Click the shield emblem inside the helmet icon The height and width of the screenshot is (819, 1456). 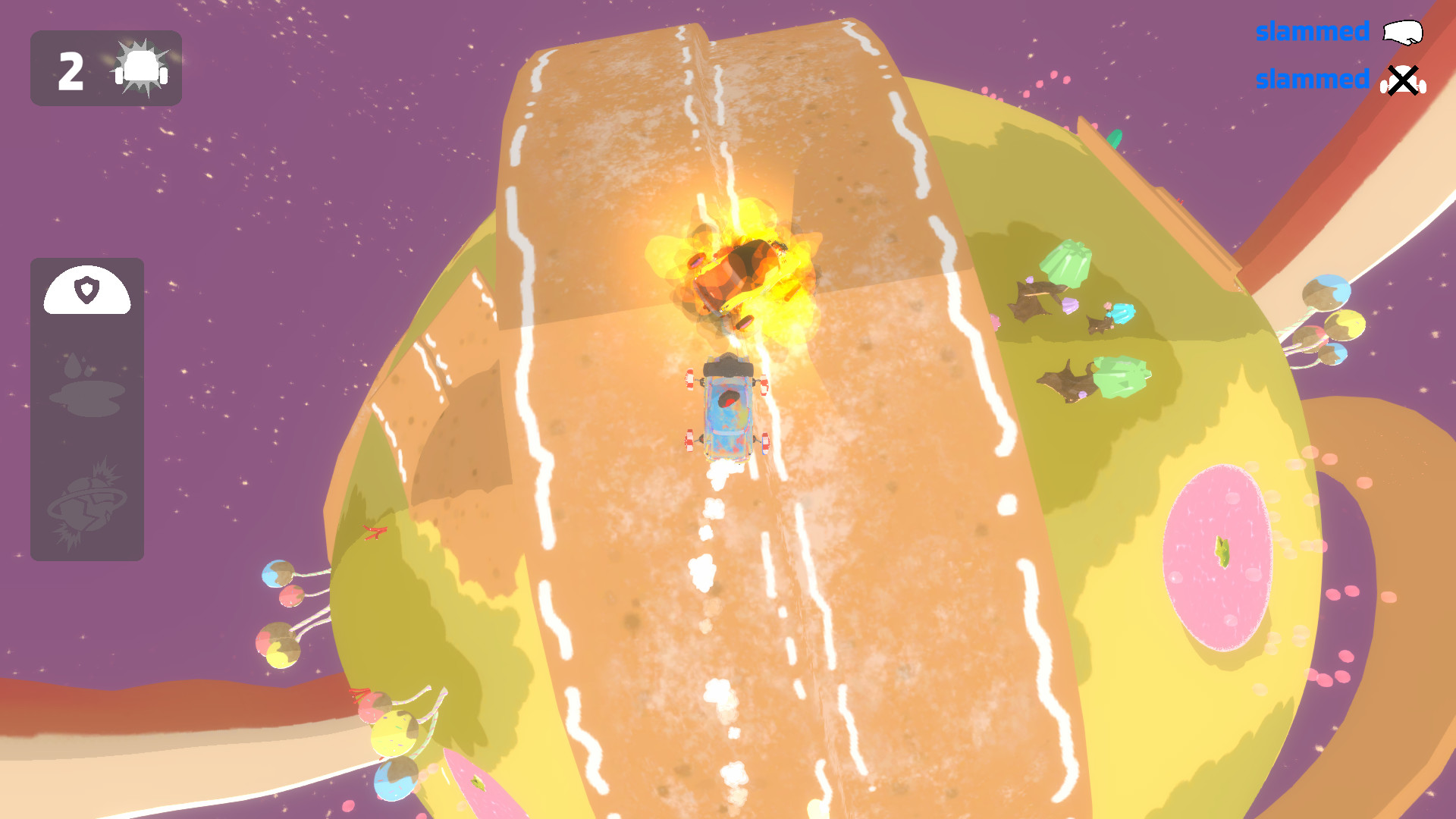[x=86, y=290]
